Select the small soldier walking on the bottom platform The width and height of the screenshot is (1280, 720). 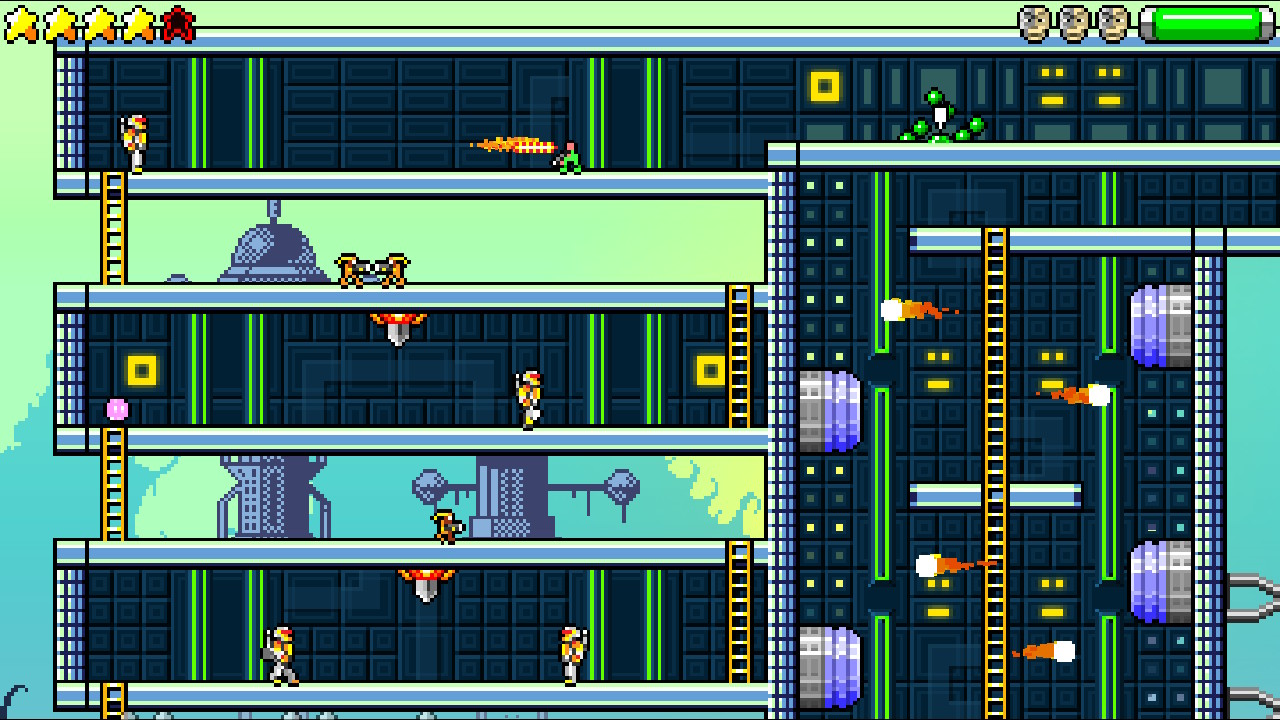pos(281,650)
